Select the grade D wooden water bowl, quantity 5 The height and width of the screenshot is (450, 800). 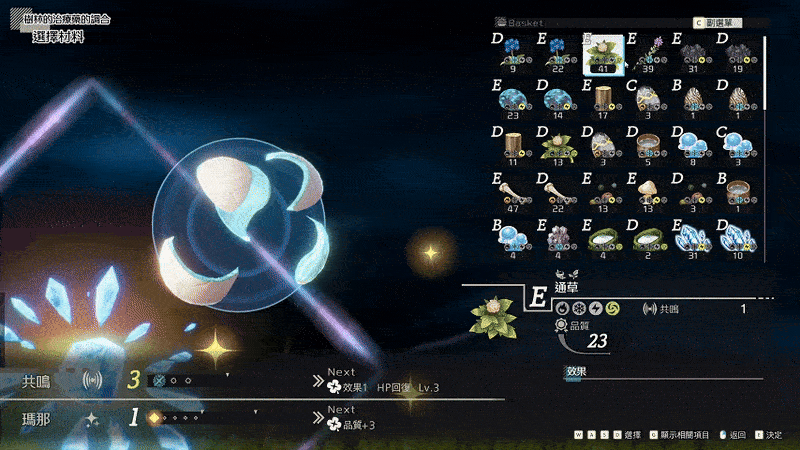point(648,143)
